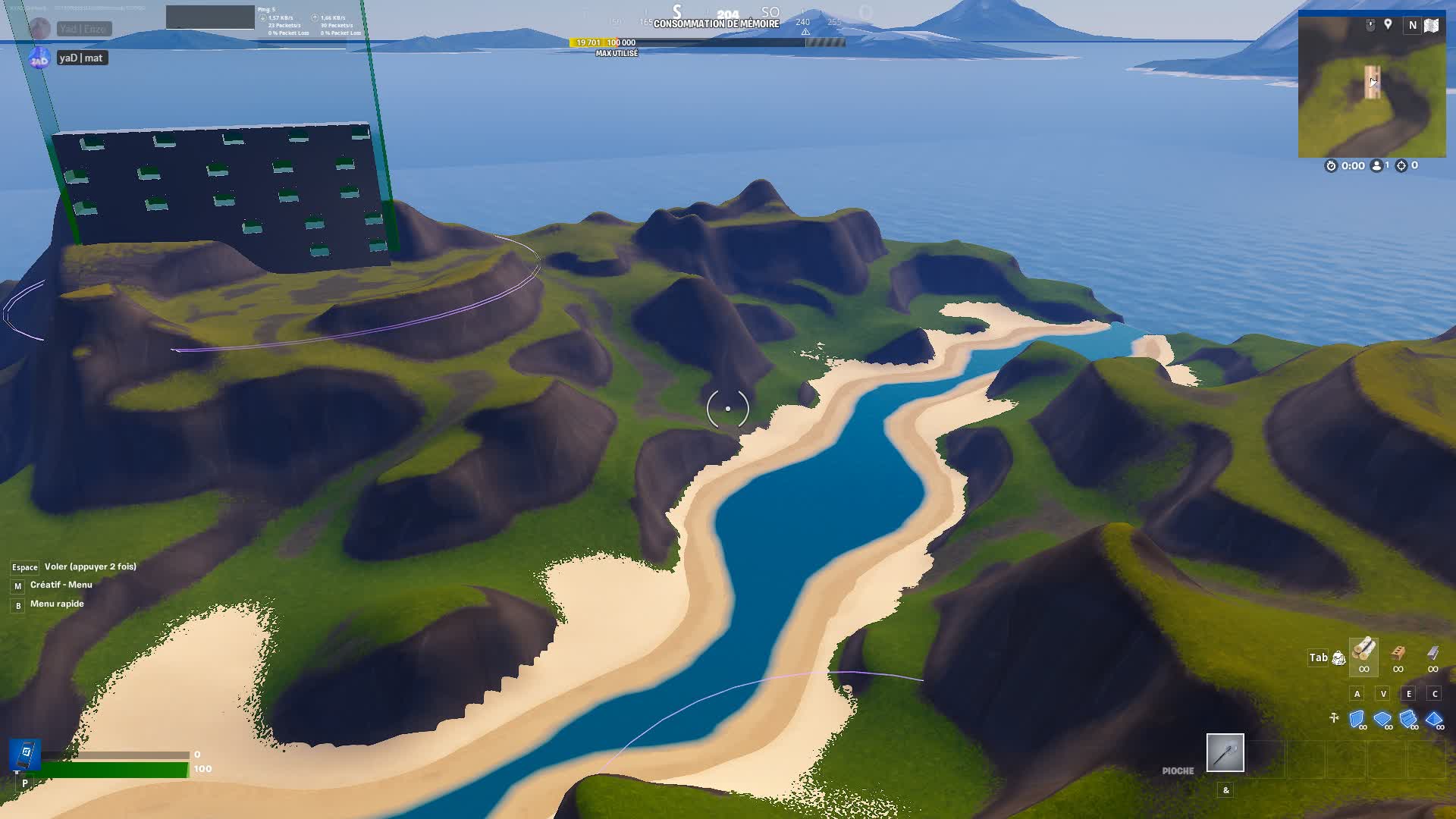
Task: Toggle the N compass orientation on the minimap
Action: tap(1413, 25)
